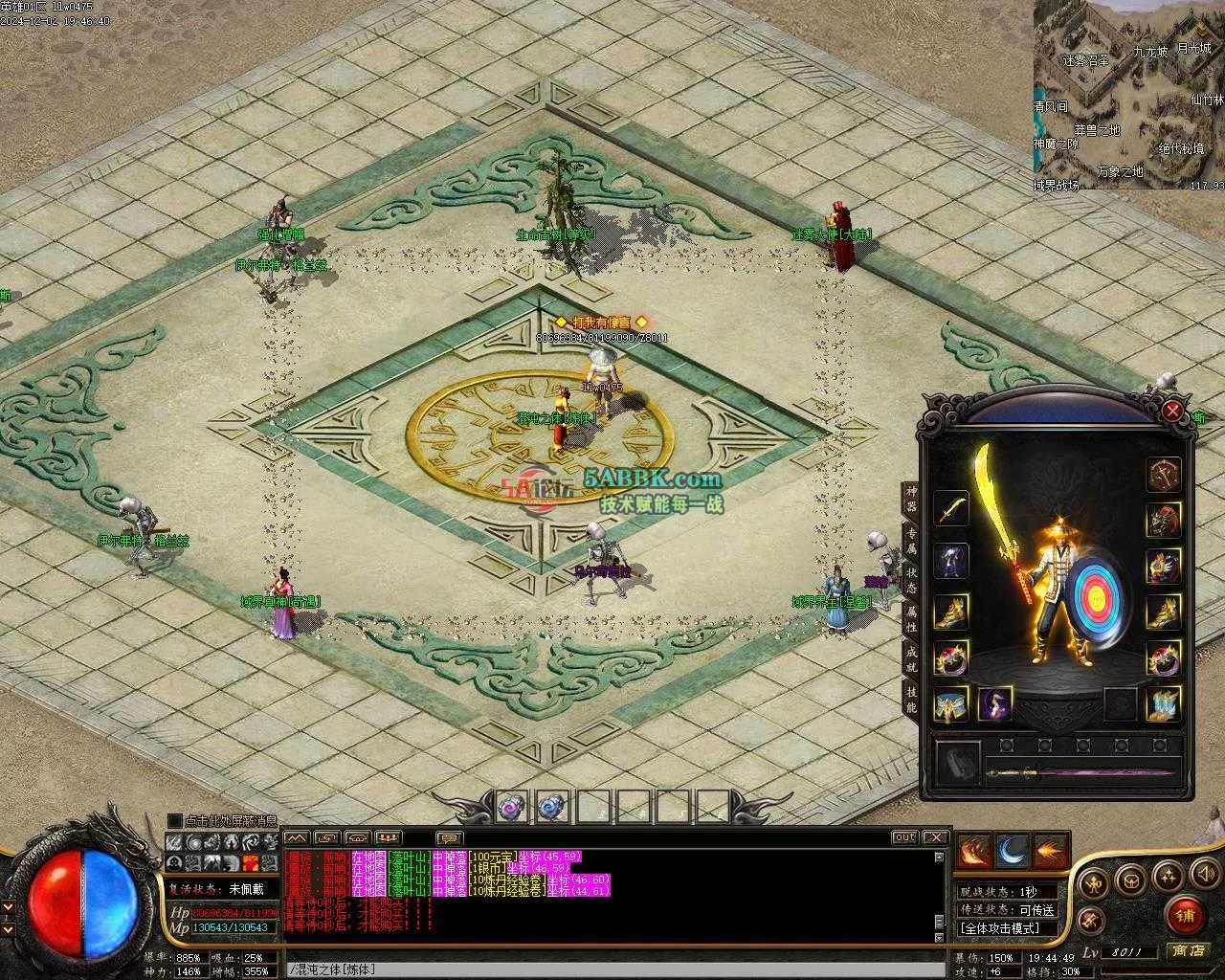Viewport: 1225px width, 980px height.
Task: Tick the 点击此处屏蔽消息 checkbox
Action: pos(174,820)
